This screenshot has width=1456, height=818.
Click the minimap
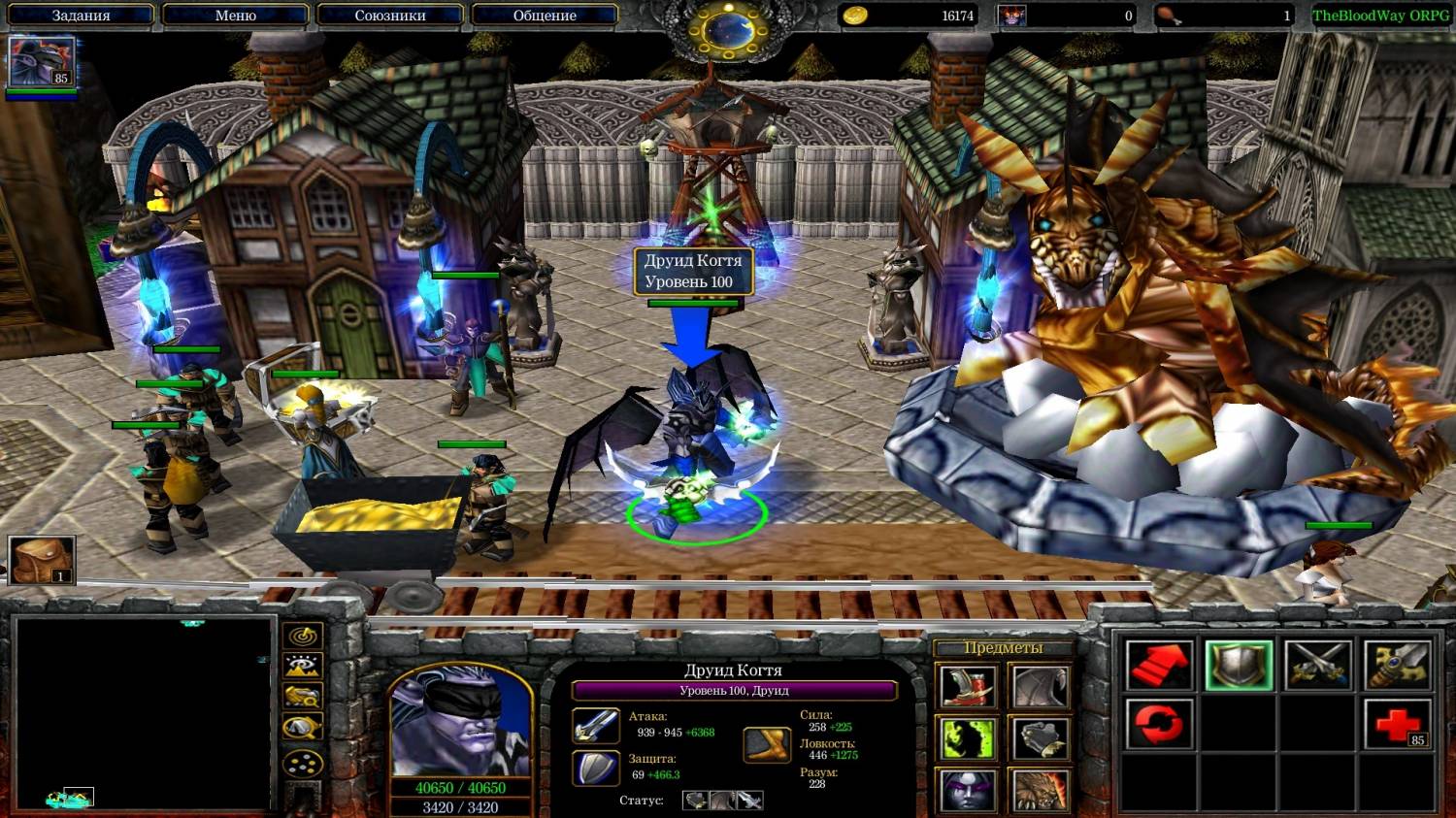[x=143, y=713]
